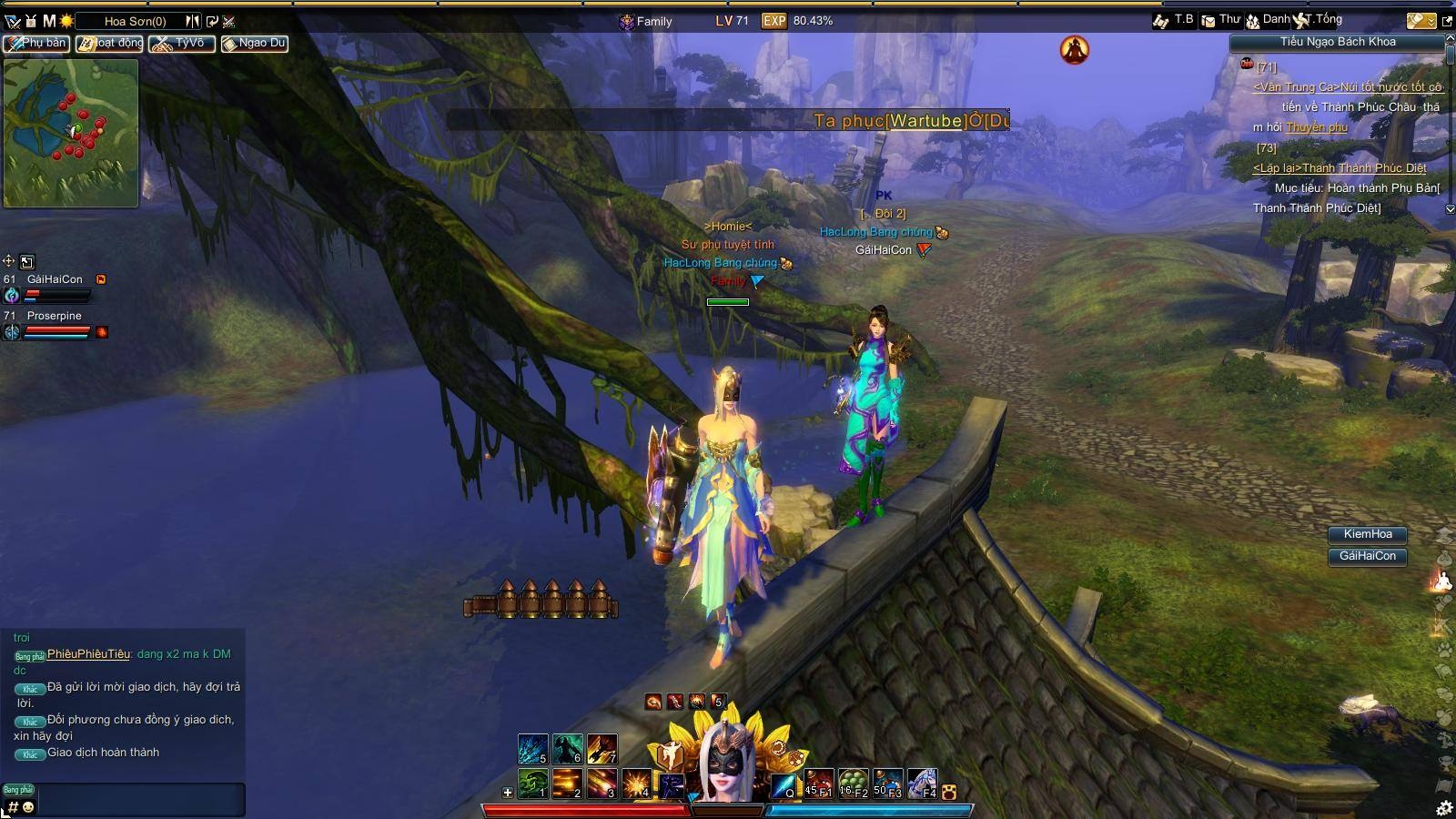The width and height of the screenshot is (1456, 819).
Task: Click the minimap of Hoa Sơn
Action: click(x=71, y=133)
